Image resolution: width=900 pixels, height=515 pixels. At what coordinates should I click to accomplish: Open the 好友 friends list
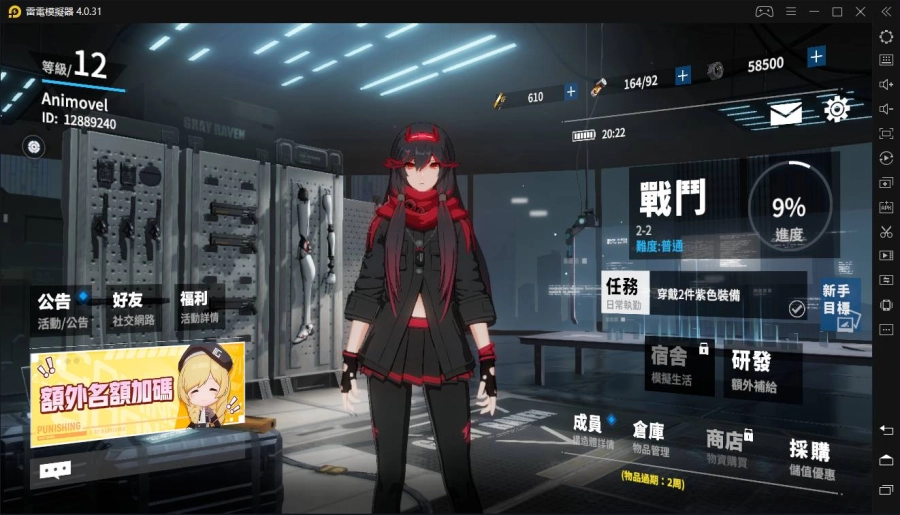128,309
